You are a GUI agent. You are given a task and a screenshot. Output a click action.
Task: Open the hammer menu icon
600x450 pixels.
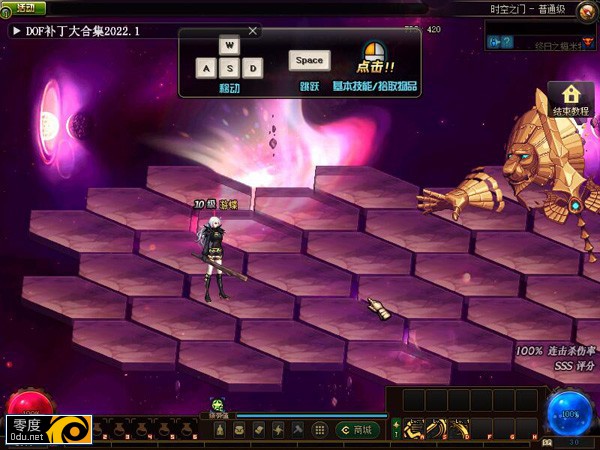297,429
